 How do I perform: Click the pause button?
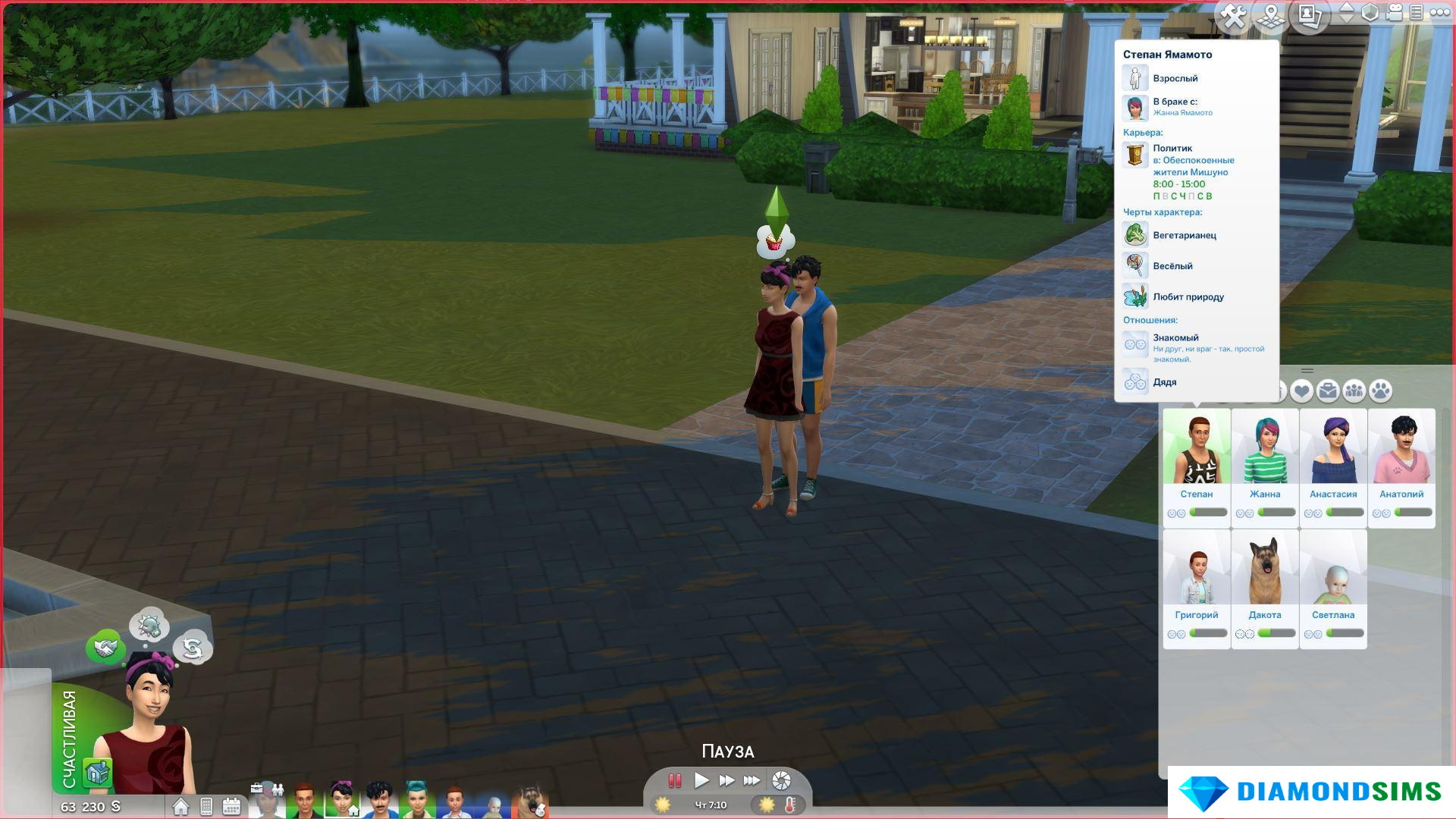click(x=674, y=780)
